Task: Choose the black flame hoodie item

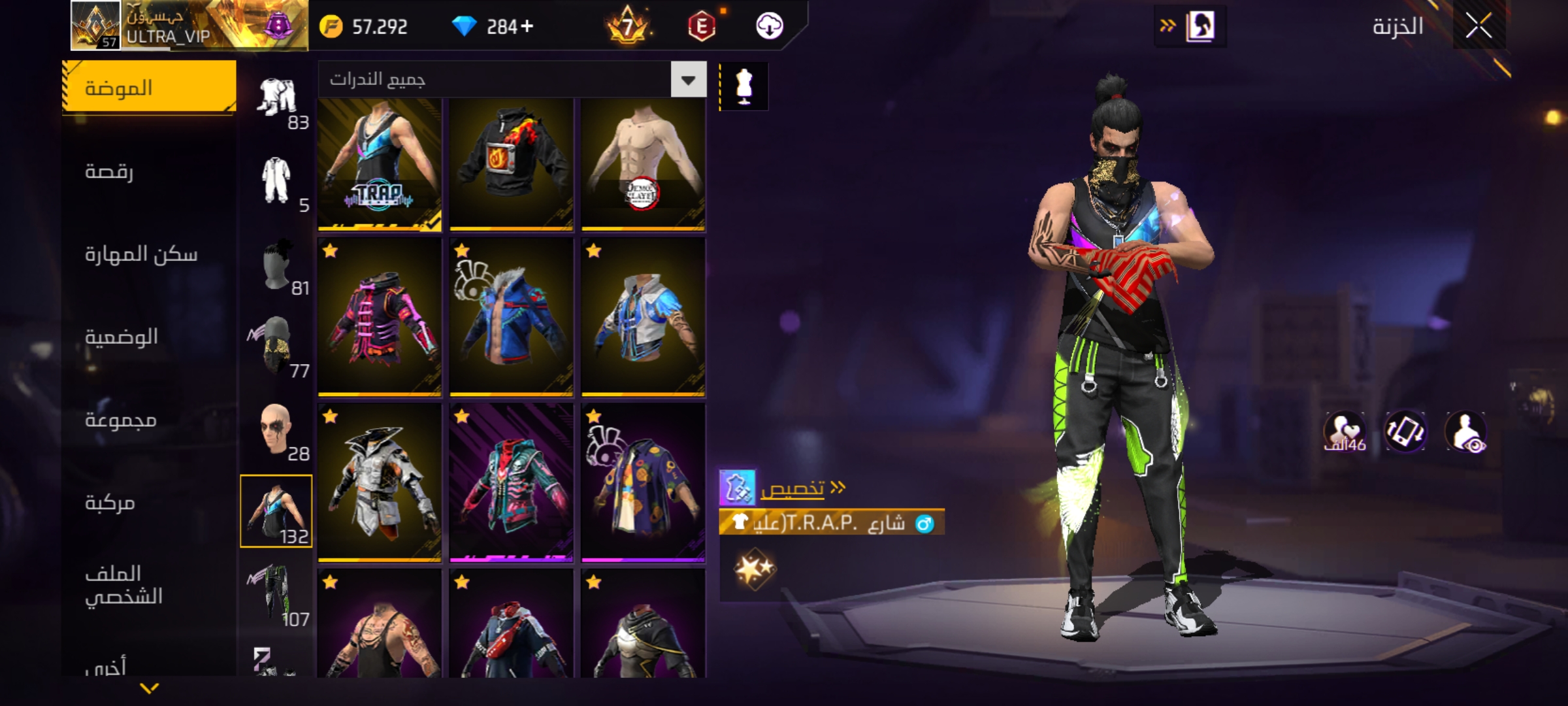Action: pos(512,165)
